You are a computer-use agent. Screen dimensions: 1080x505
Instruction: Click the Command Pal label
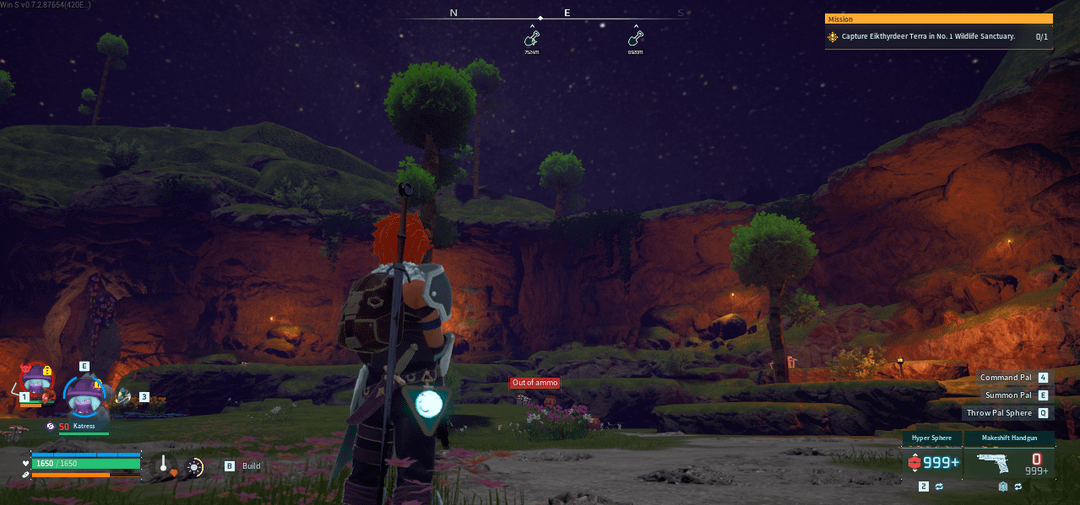tap(1005, 378)
